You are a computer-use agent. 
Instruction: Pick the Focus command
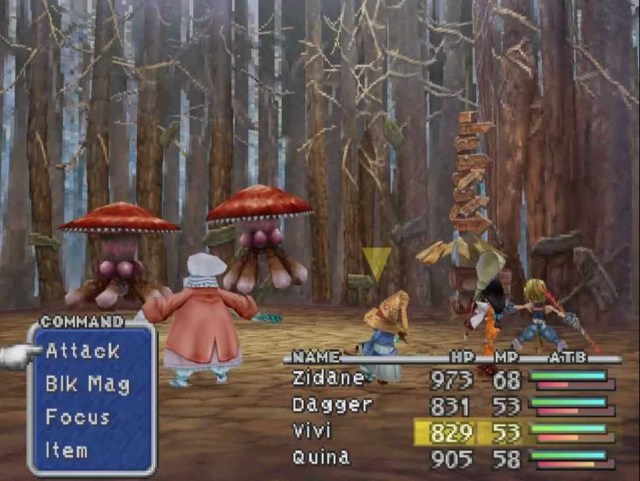pos(77,417)
